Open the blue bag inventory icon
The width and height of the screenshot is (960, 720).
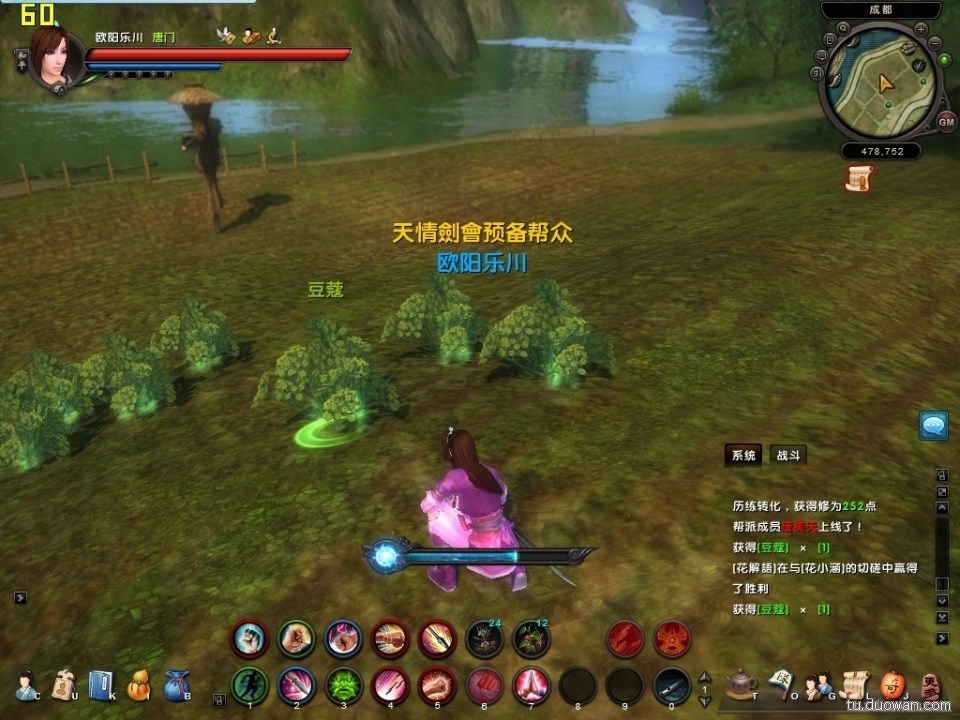[x=176, y=684]
